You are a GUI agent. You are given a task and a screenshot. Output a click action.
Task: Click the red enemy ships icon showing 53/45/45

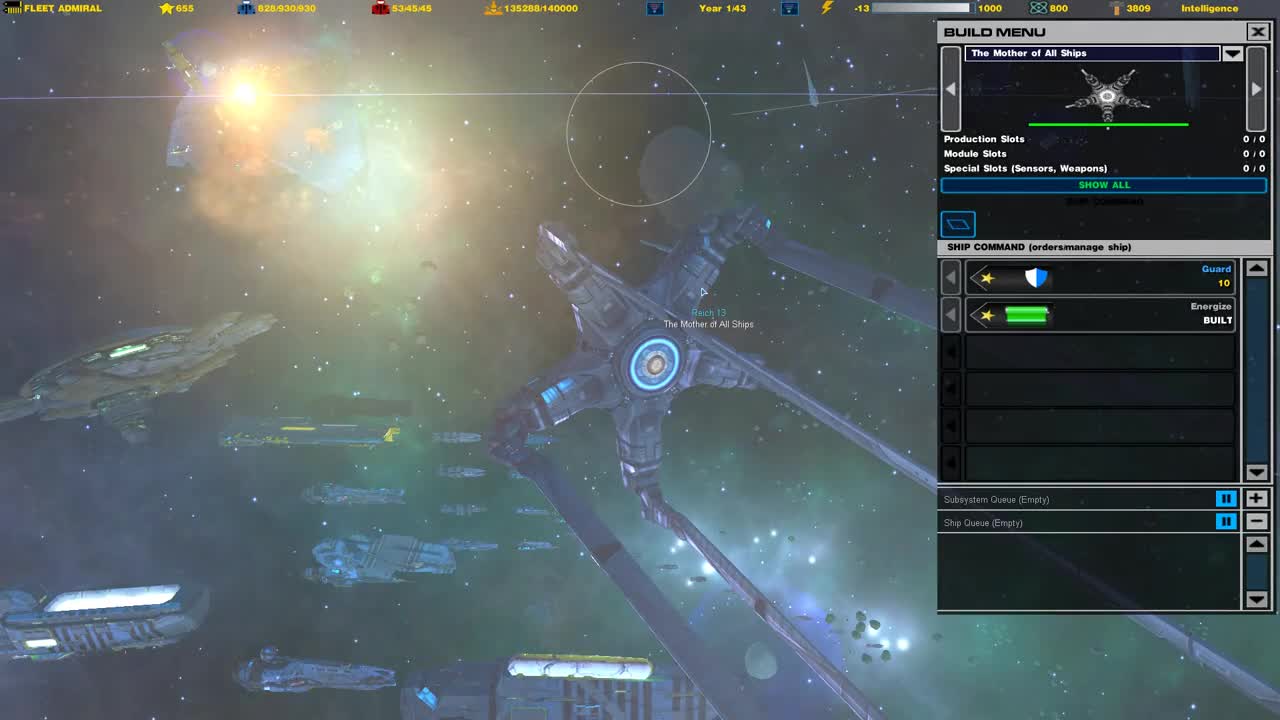click(x=382, y=8)
